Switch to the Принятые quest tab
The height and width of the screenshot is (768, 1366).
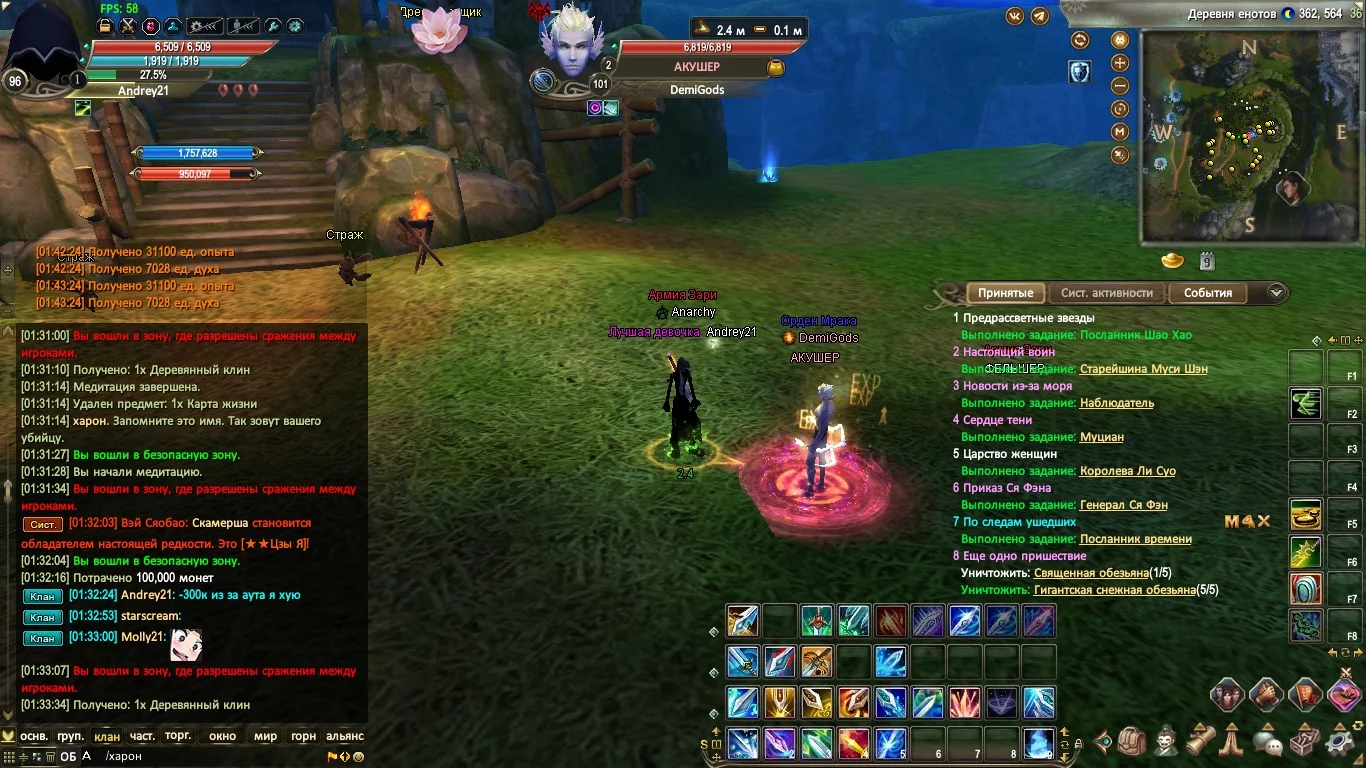[x=1005, y=293]
